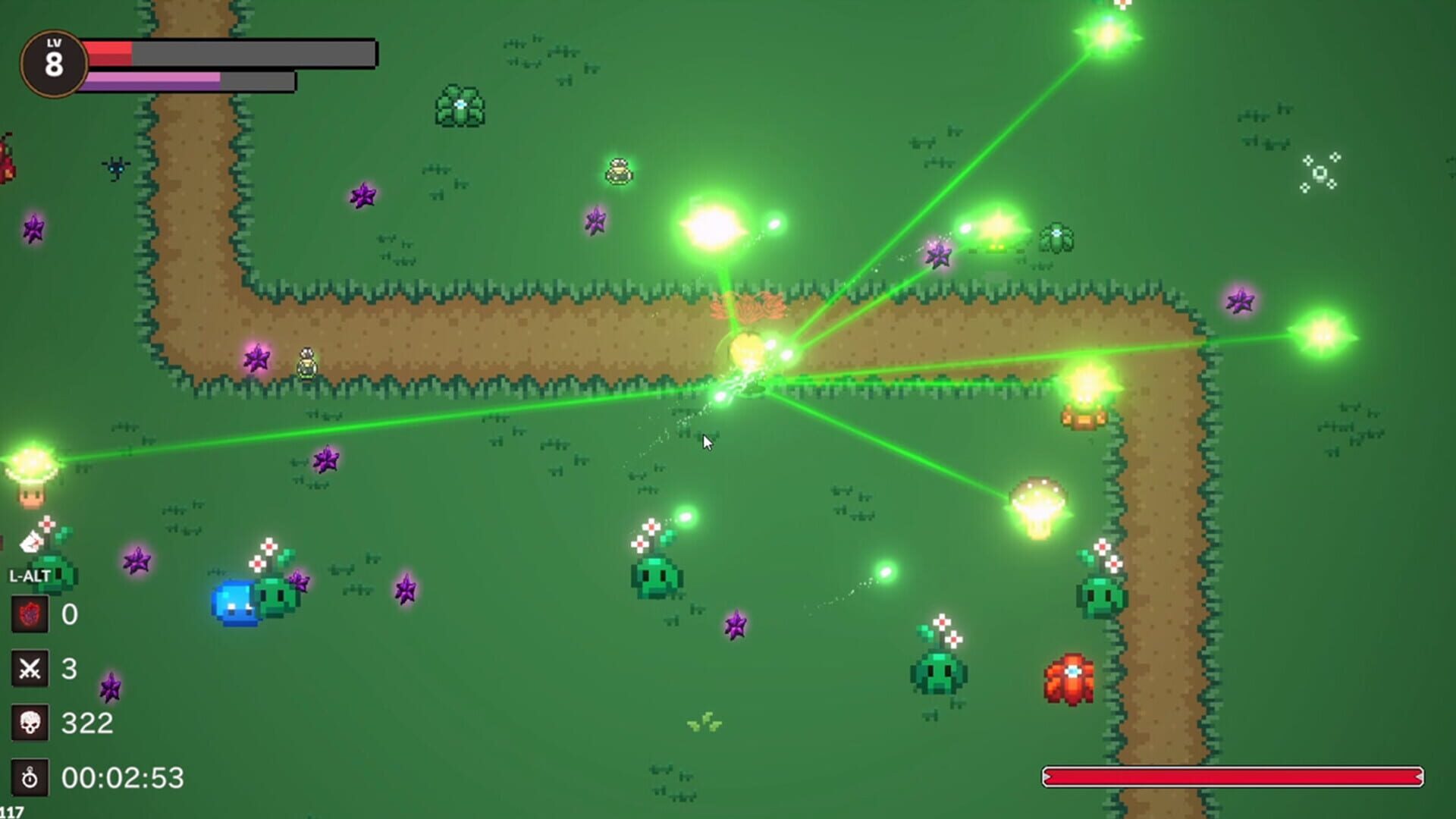This screenshot has width=1456, height=819.
Task: Click the number 117 at bottom left
Action: click(12, 811)
